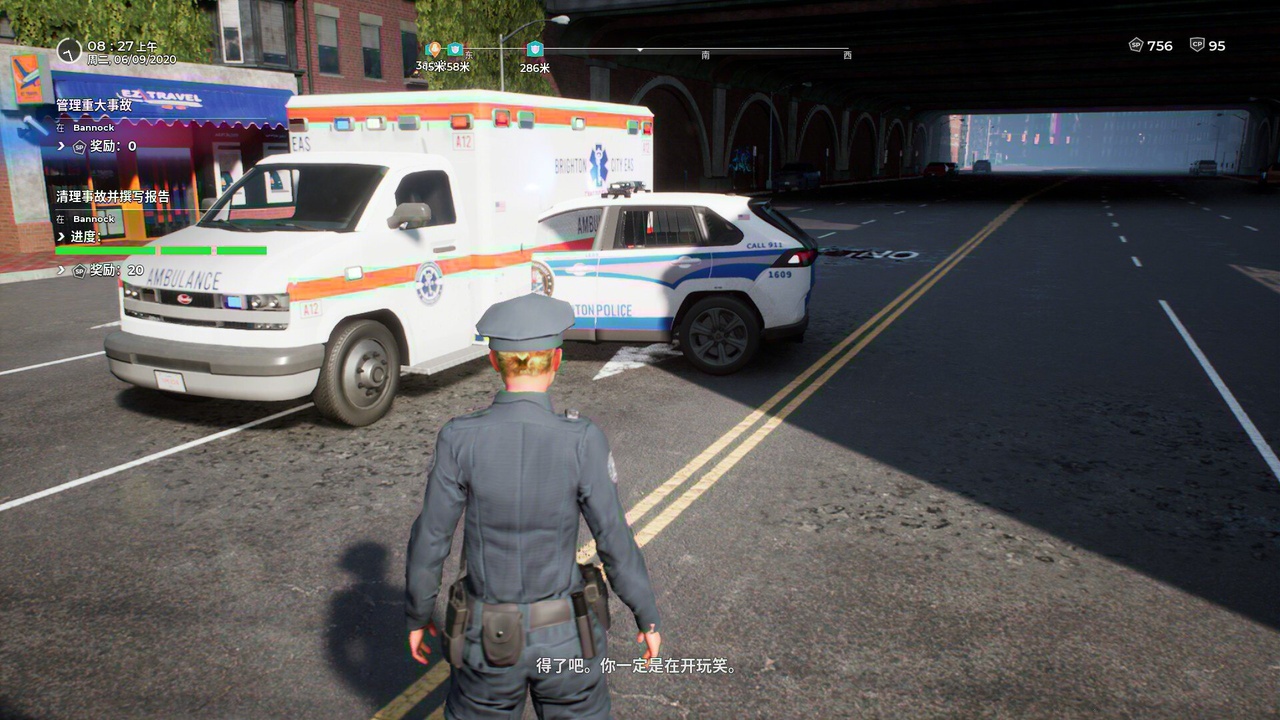Select the 管理重大事故 objective entry
This screenshot has height=720, width=1280.
coord(94,105)
